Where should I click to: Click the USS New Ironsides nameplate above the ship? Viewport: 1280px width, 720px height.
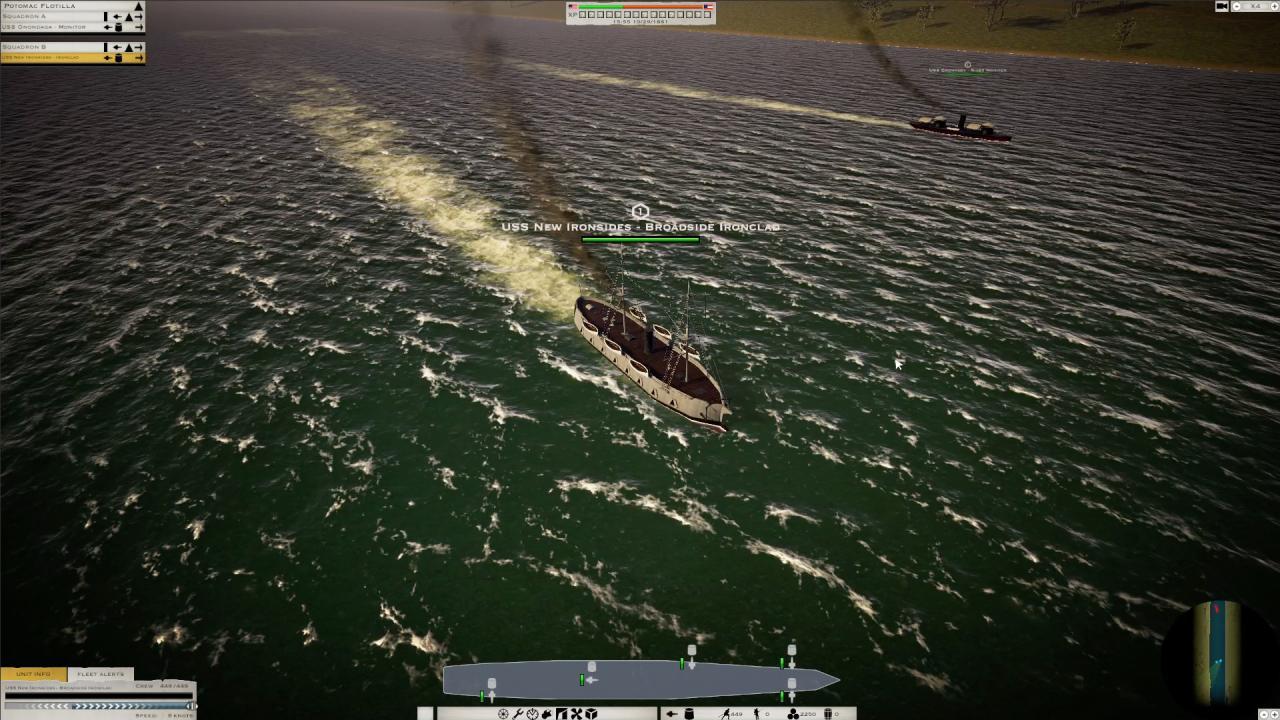(639, 227)
